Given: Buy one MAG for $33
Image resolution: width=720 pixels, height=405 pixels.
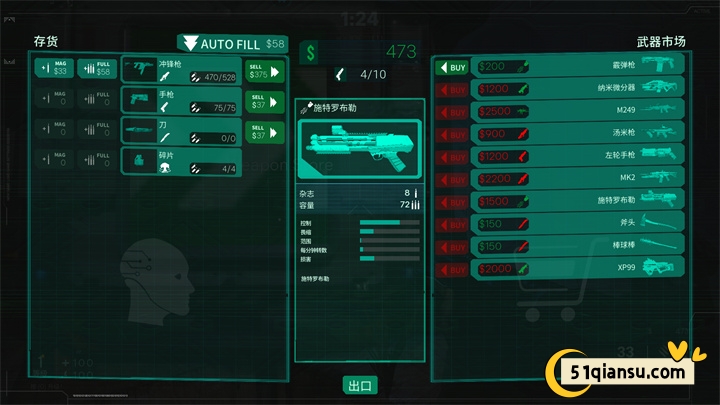Looking at the screenshot, I should pos(54,68).
